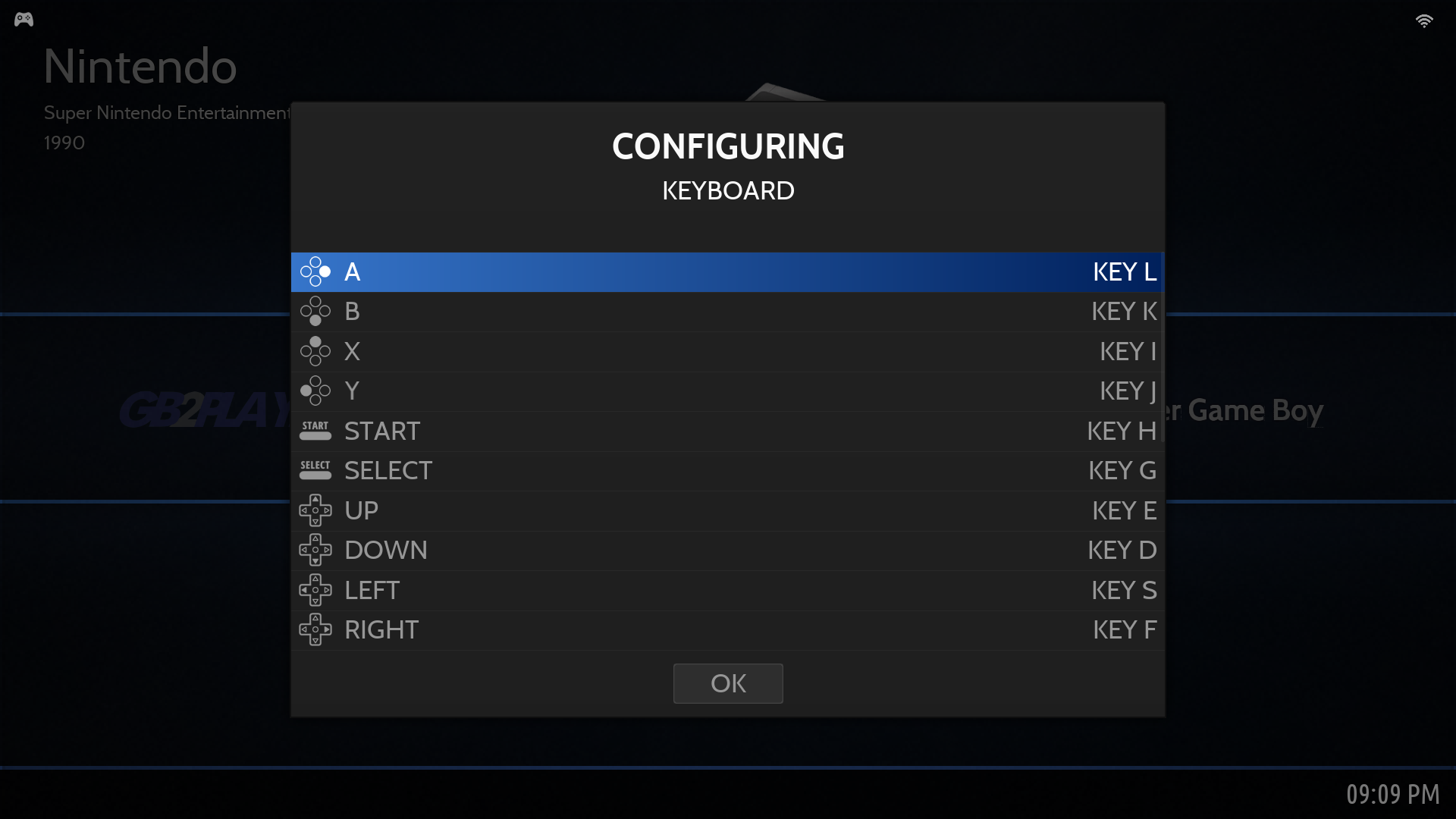The width and height of the screenshot is (1456, 819).
Task: Click the Y button face-buttons icon
Action: [x=316, y=390]
